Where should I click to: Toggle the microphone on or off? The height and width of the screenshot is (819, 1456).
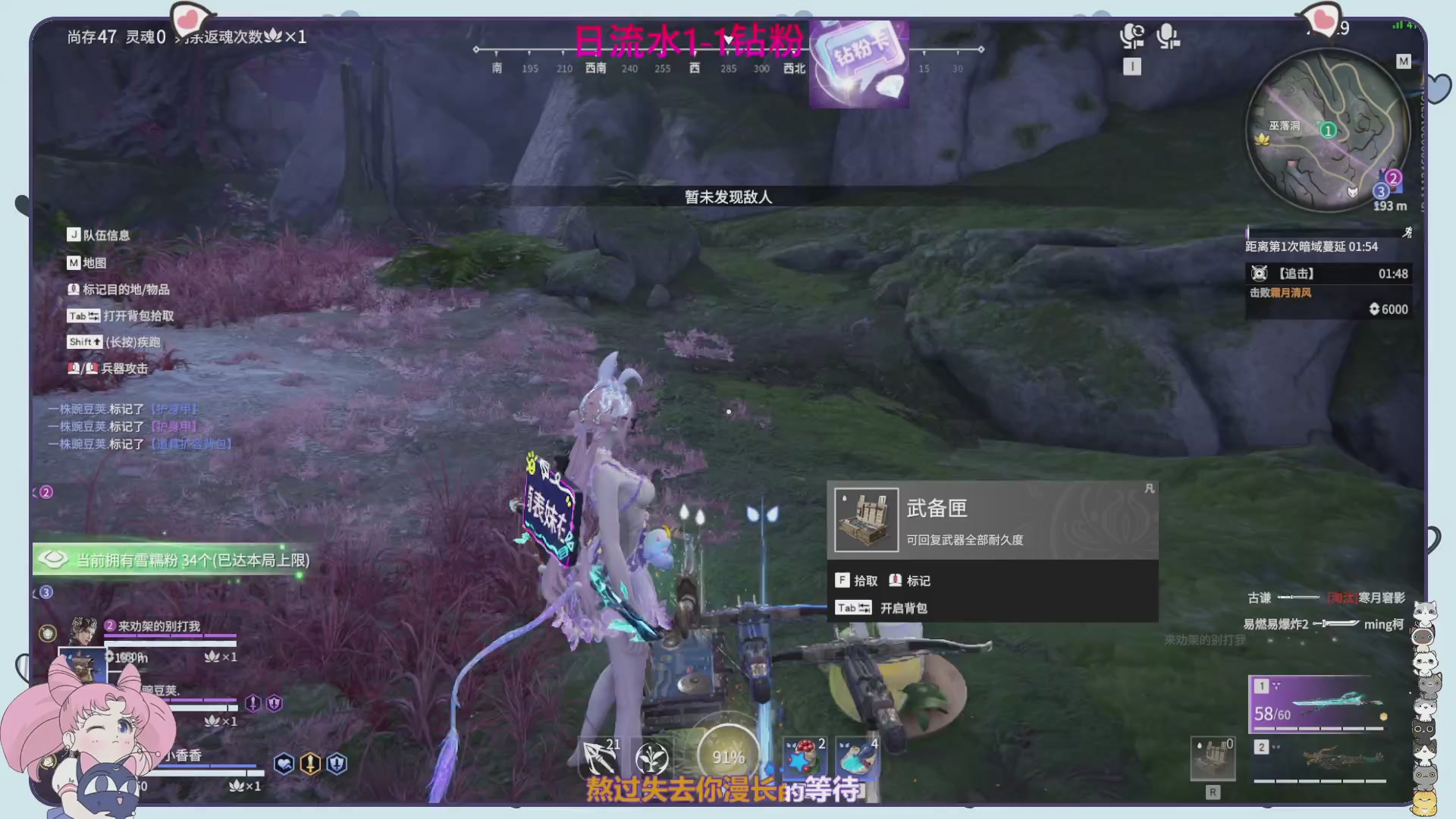(x=1167, y=36)
